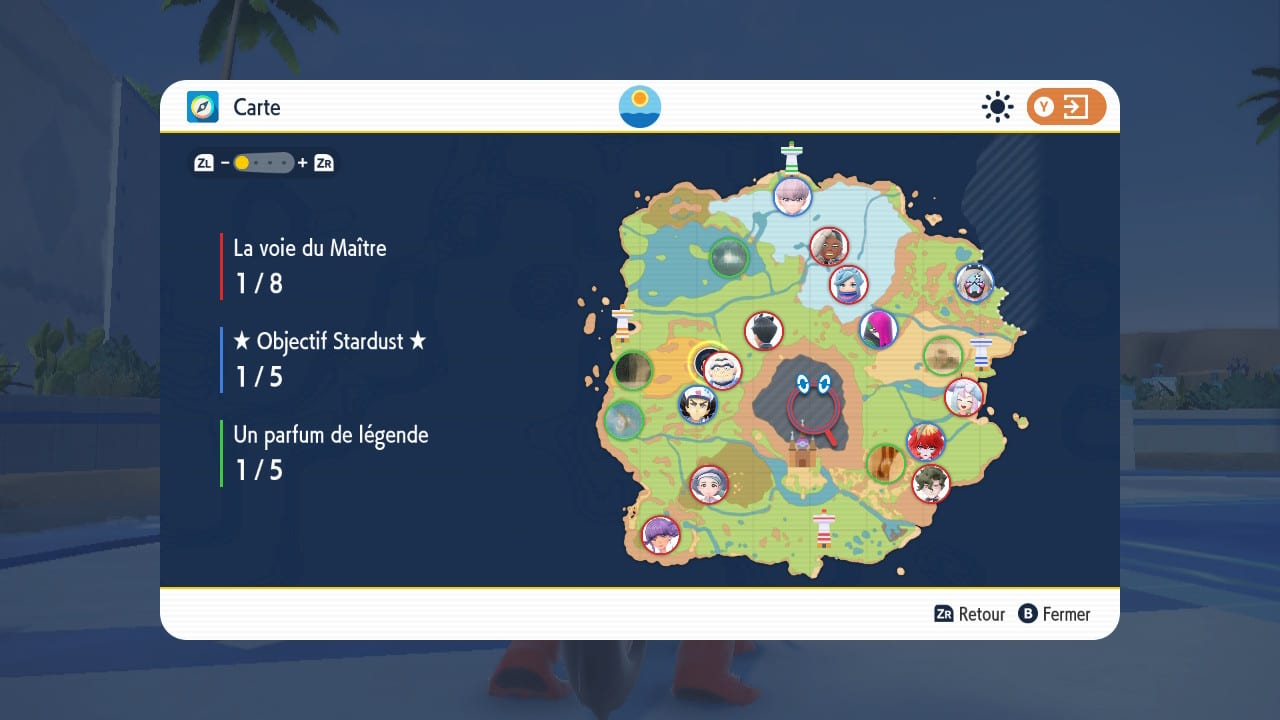
Task: Click the magenta-and-black-haired portrait marker
Action: point(878,329)
